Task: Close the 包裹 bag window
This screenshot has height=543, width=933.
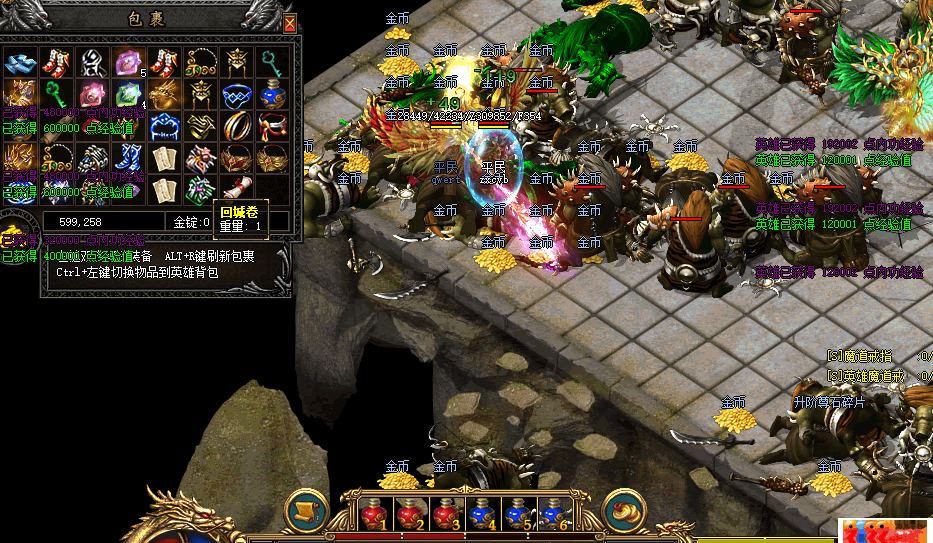Action: coord(290,24)
